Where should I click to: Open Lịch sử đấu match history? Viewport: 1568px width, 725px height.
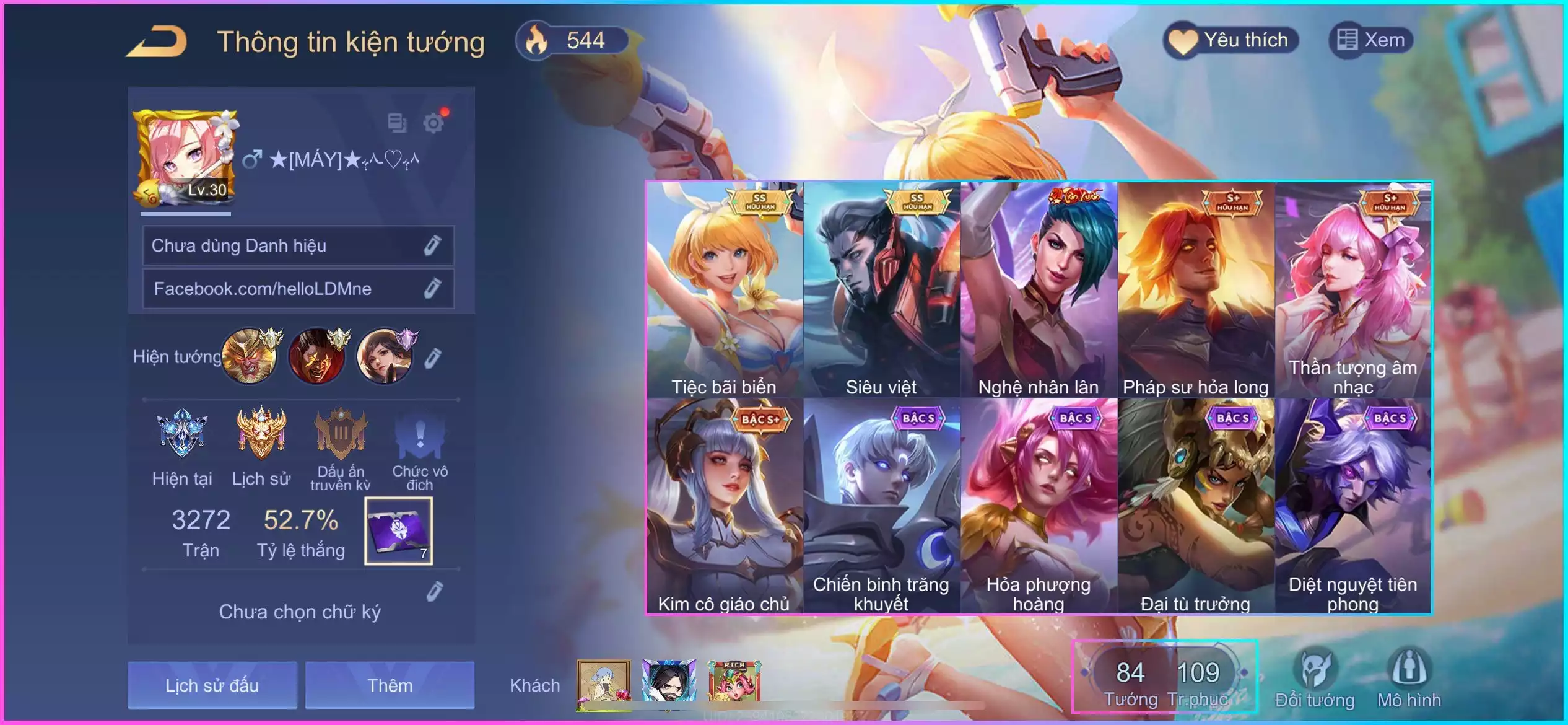(x=212, y=685)
